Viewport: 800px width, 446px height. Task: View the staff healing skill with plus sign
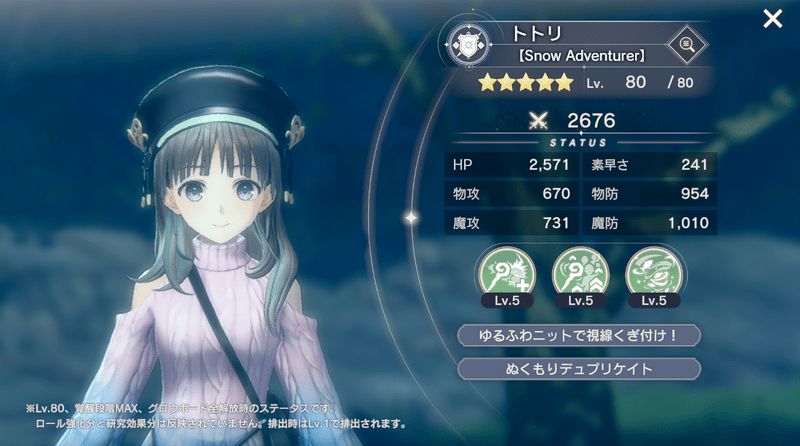click(506, 273)
